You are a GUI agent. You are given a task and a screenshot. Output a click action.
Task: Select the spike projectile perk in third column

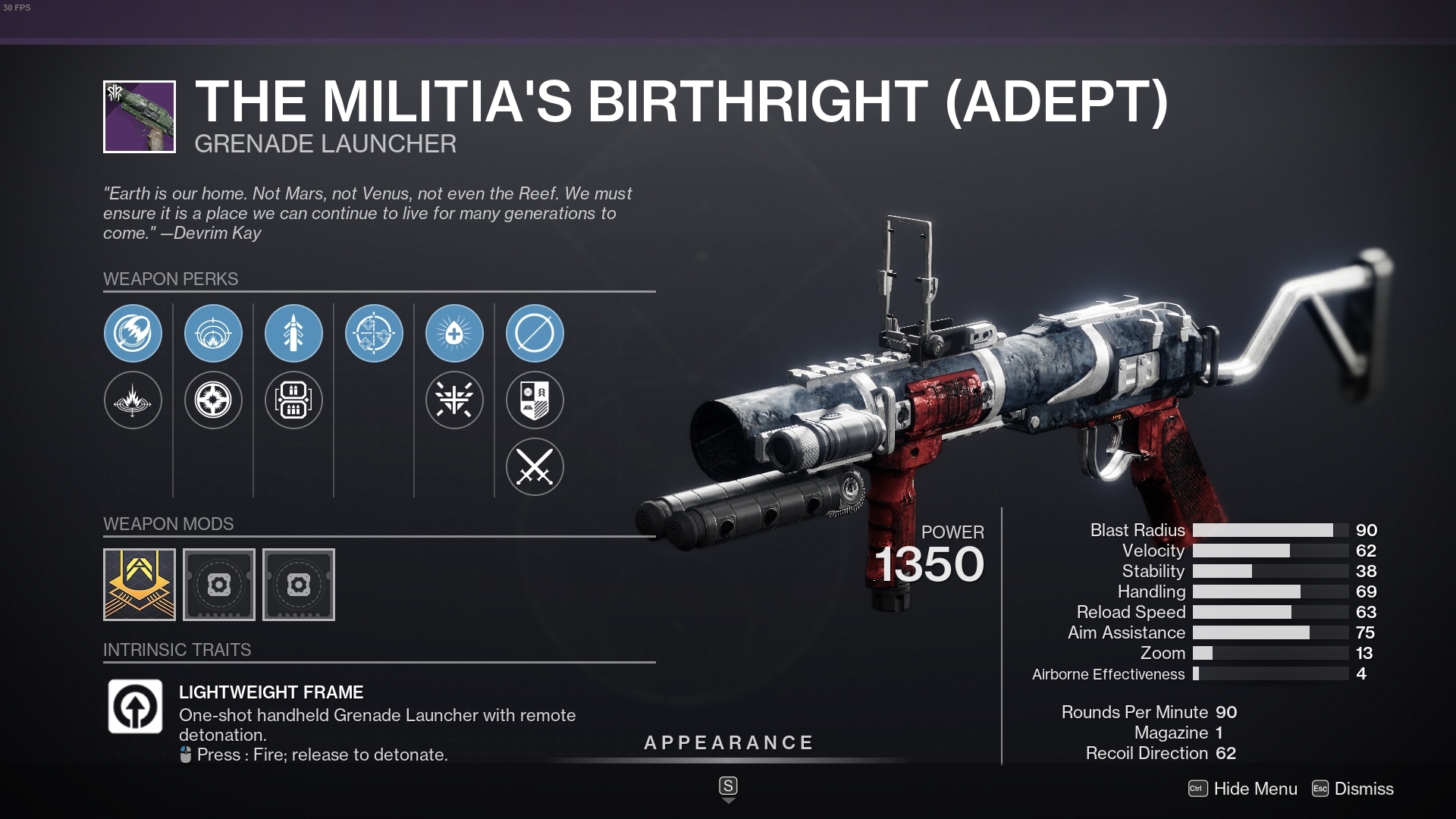293,333
